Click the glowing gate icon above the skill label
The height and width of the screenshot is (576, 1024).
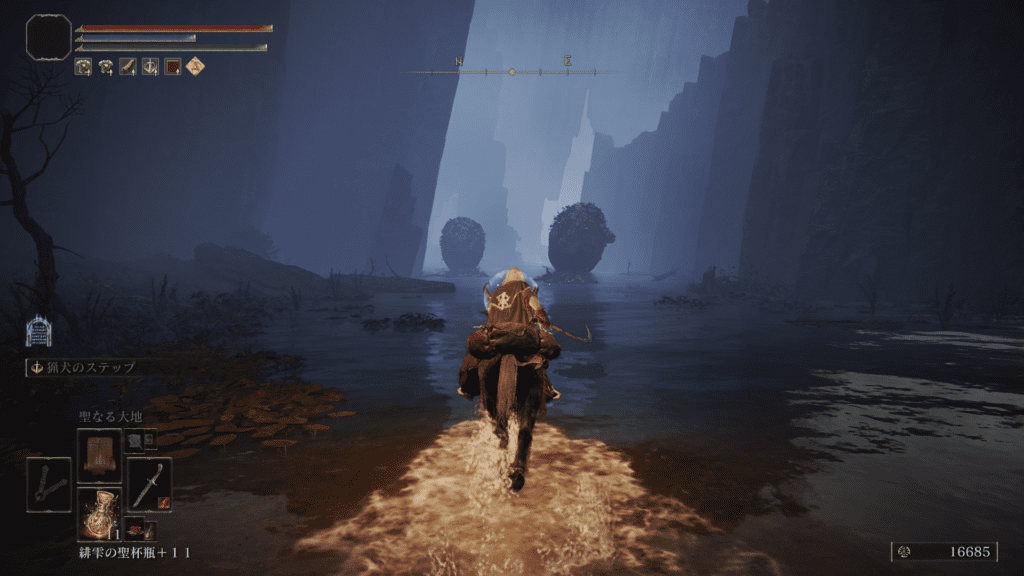[x=38, y=331]
